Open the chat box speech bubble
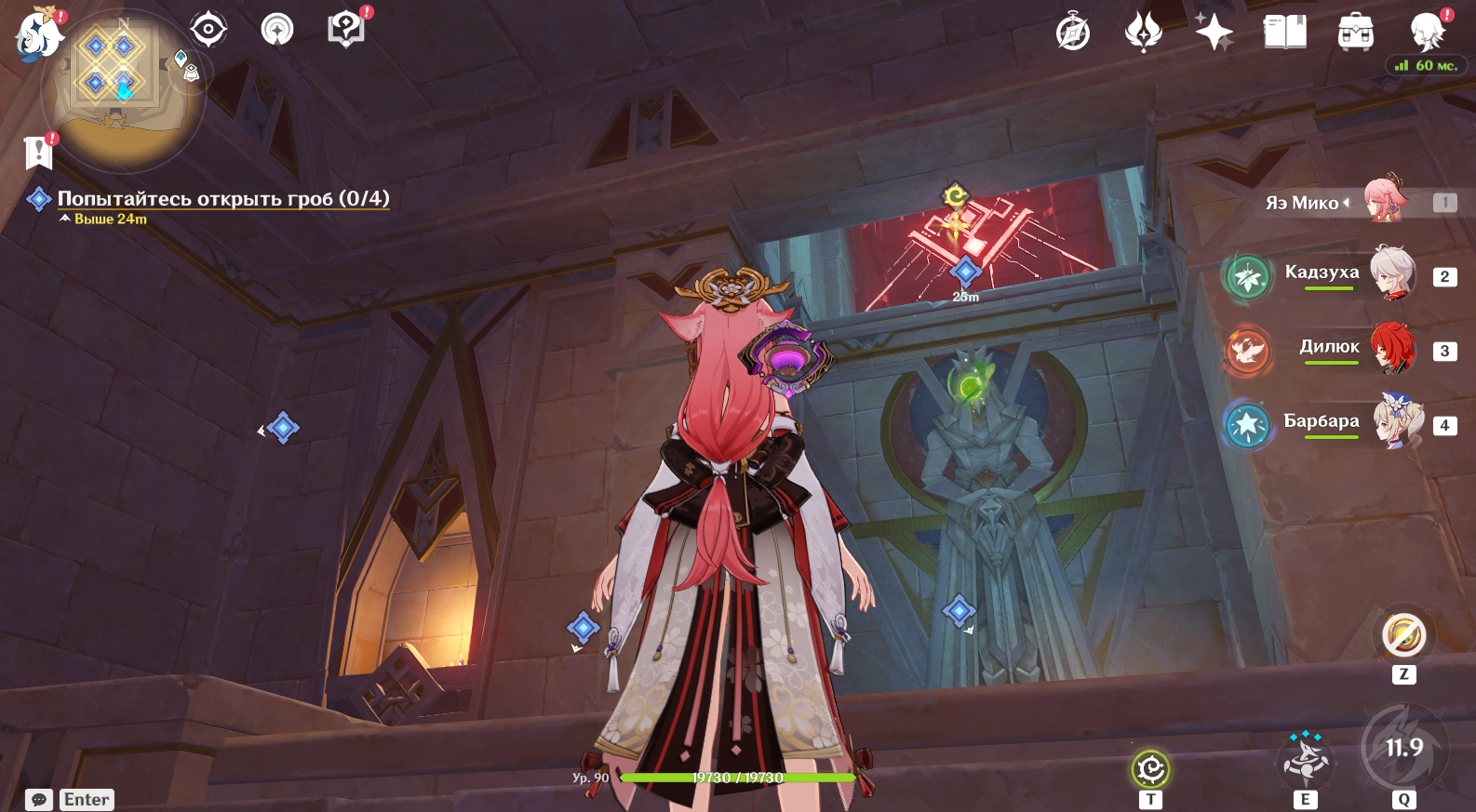 [x=39, y=800]
